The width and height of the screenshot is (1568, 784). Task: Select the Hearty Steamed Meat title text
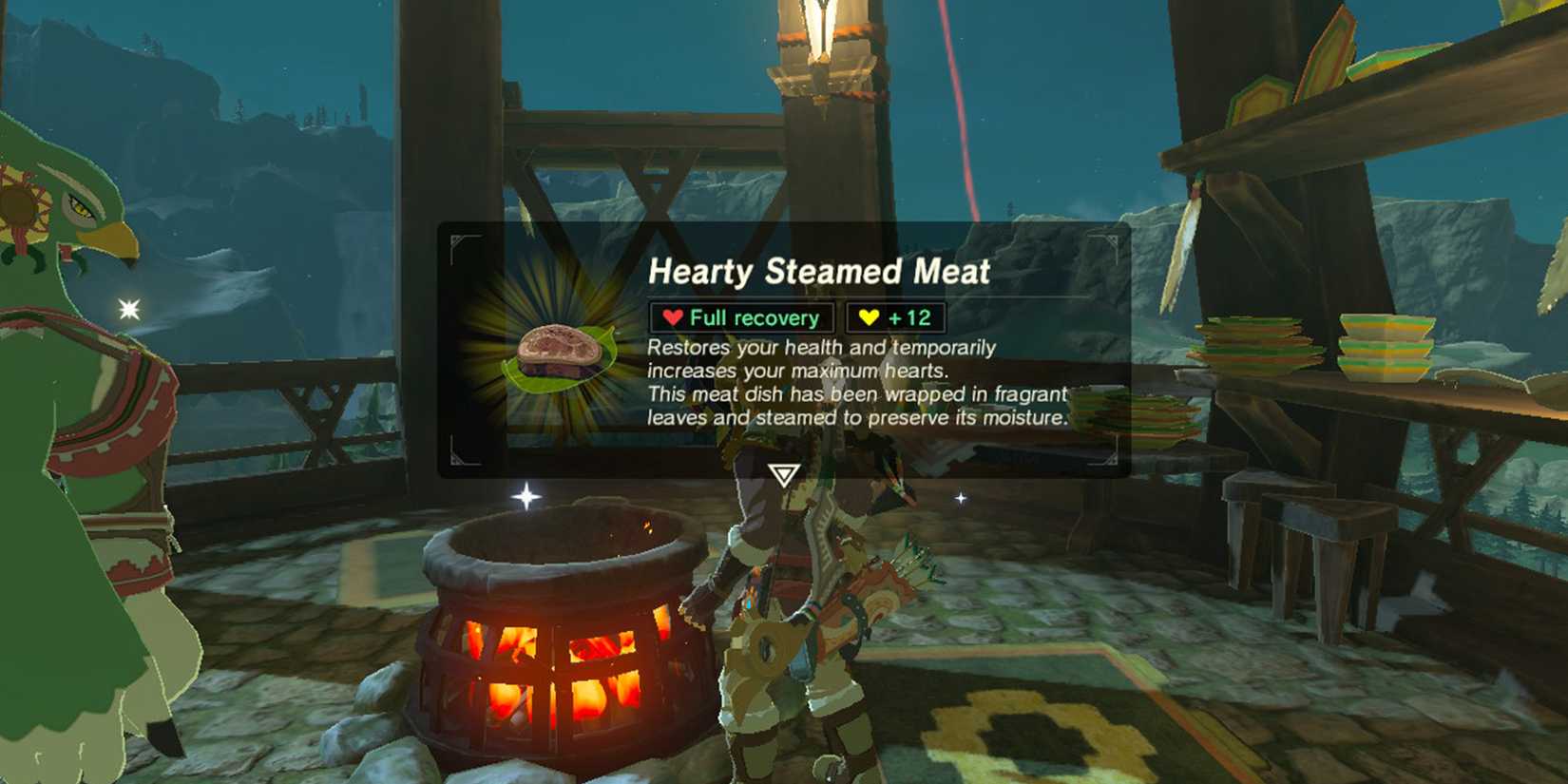point(821,273)
